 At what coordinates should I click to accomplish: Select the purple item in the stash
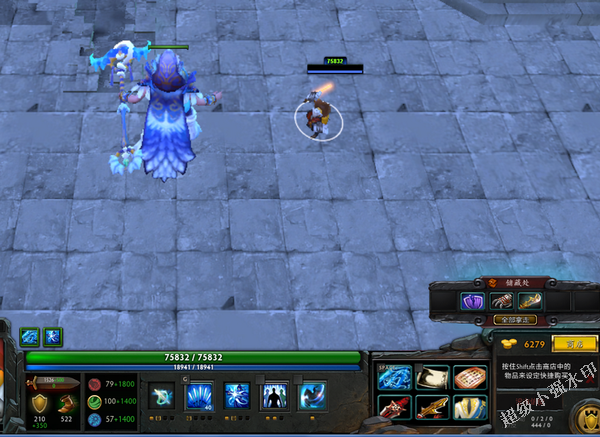(471, 300)
